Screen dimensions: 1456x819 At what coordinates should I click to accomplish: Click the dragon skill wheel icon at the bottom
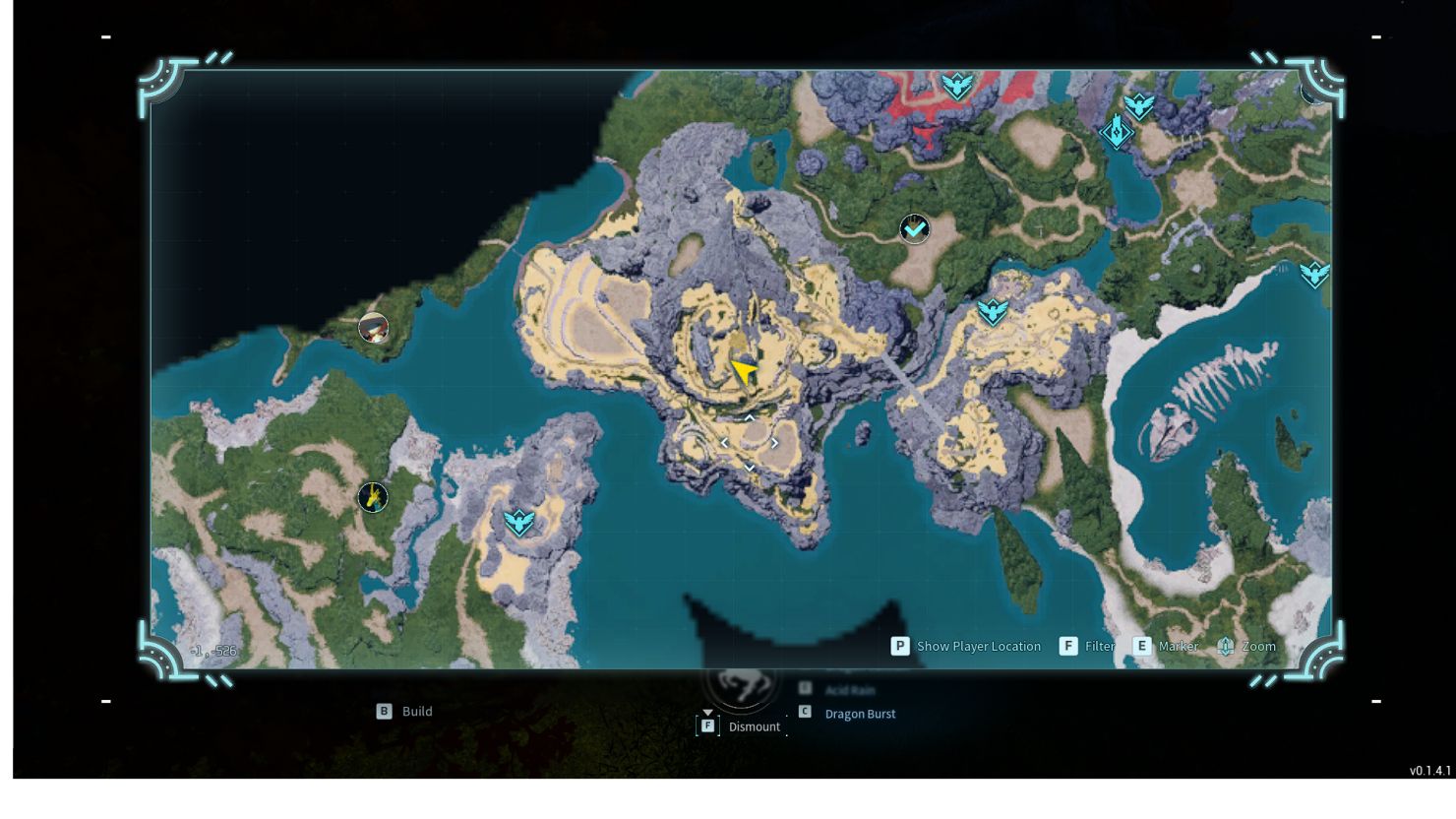(741, 689)
